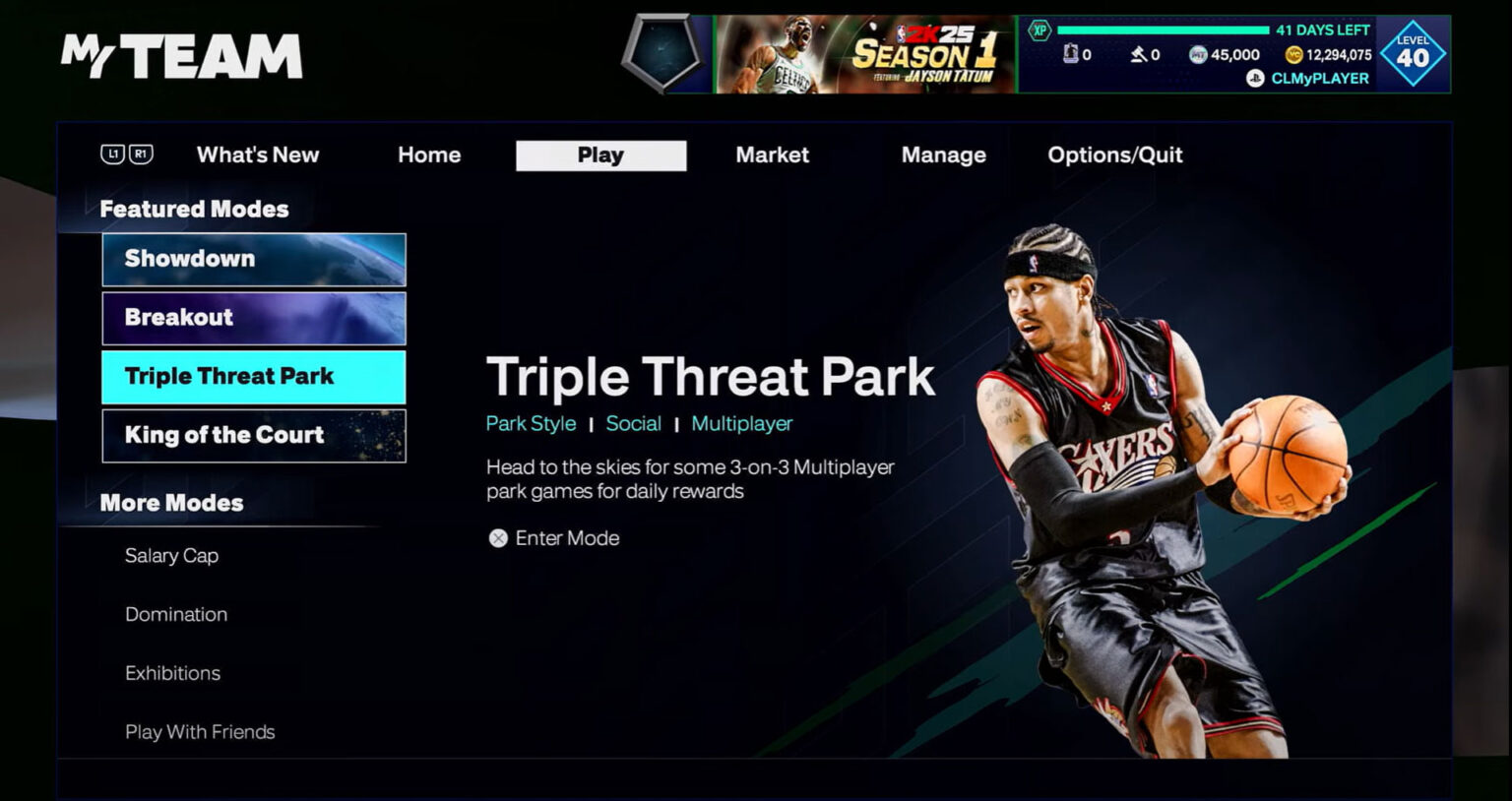1512x801 pixels.
Task: Click the XP hexagon icon
Action: 1038,31
